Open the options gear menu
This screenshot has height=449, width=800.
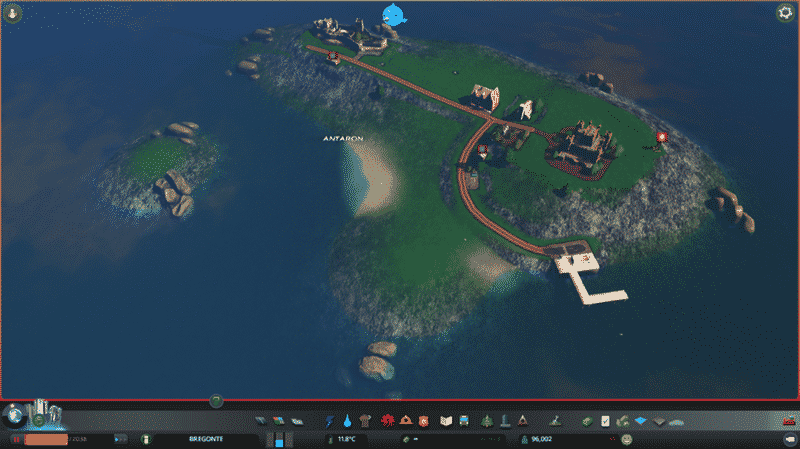(x=784, y=13)
